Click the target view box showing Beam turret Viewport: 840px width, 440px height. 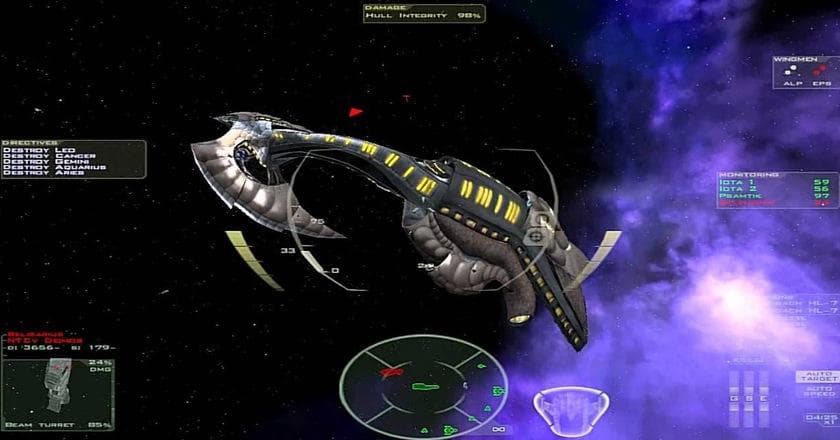tap(59, 396)
